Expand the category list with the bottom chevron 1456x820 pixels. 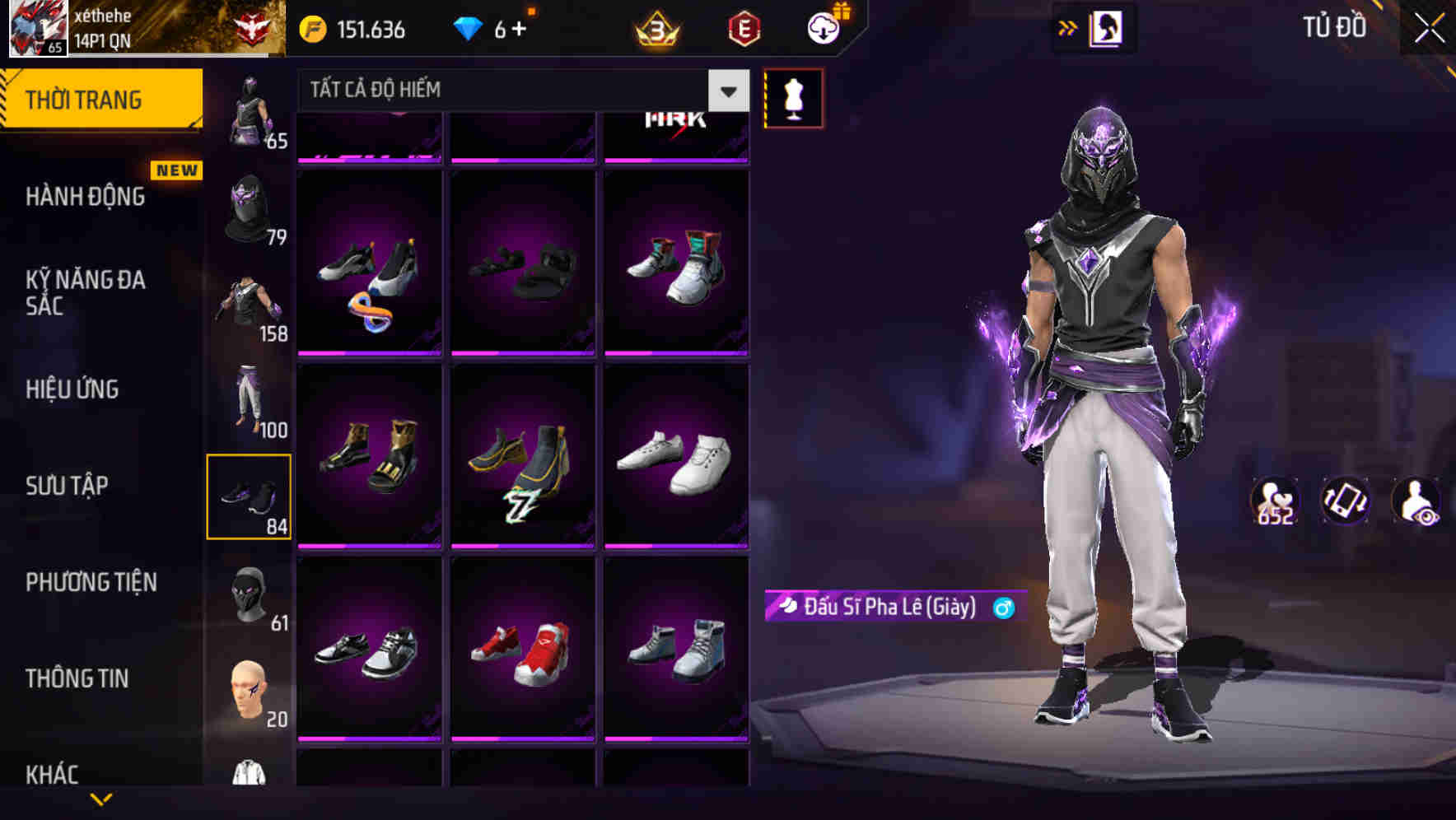[103, 800]
